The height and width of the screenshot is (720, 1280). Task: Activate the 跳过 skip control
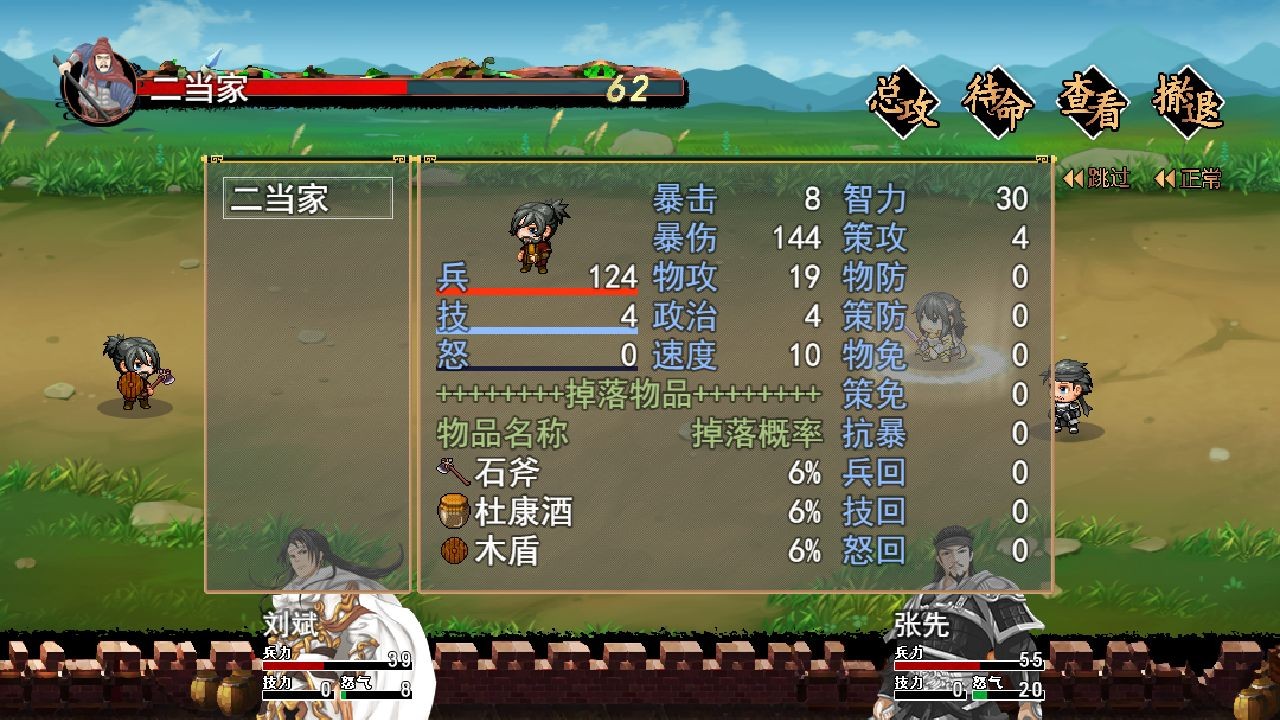(x=1097, y=179)
